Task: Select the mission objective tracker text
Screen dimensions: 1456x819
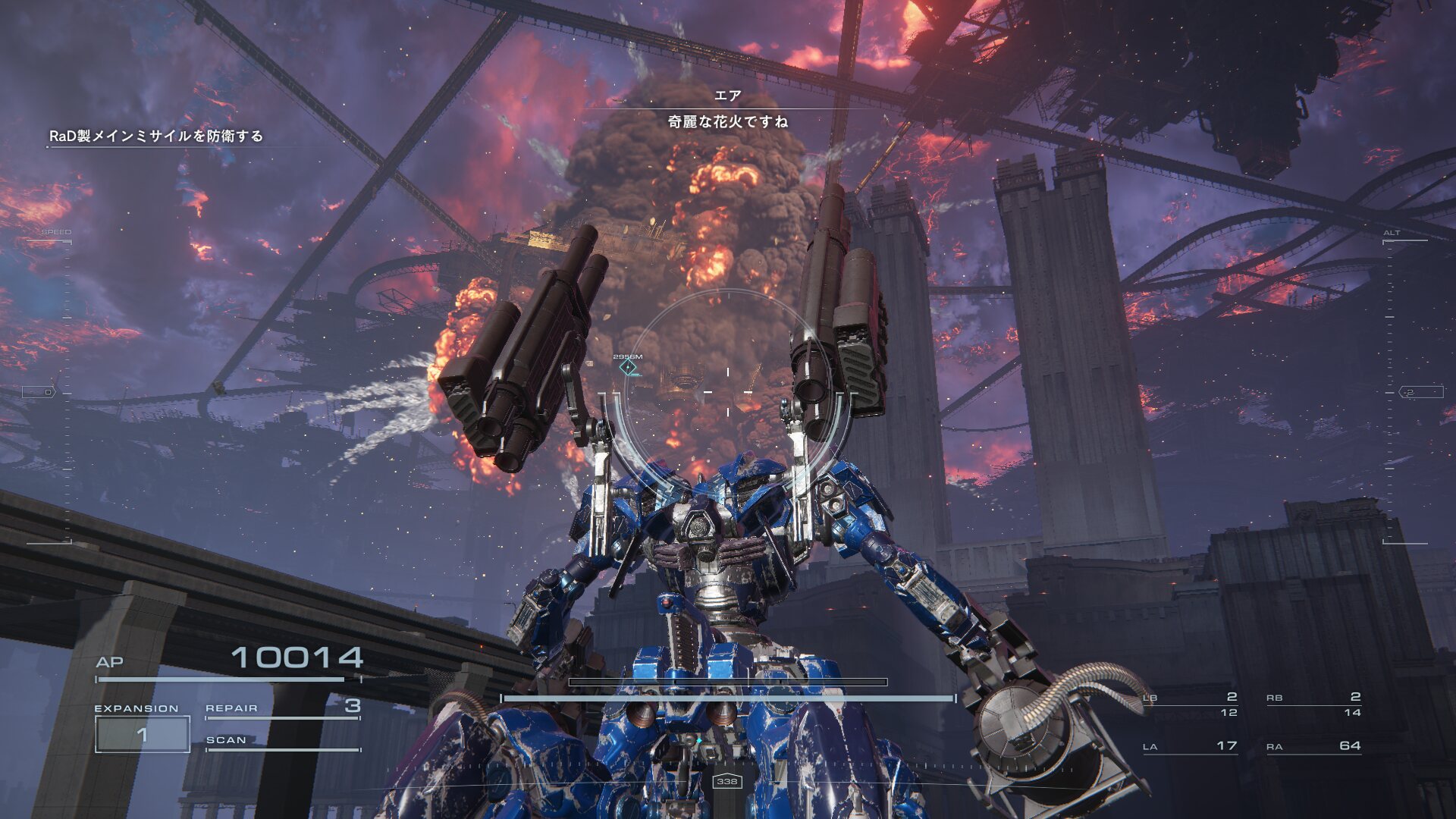Action: (x=156, y=136)
